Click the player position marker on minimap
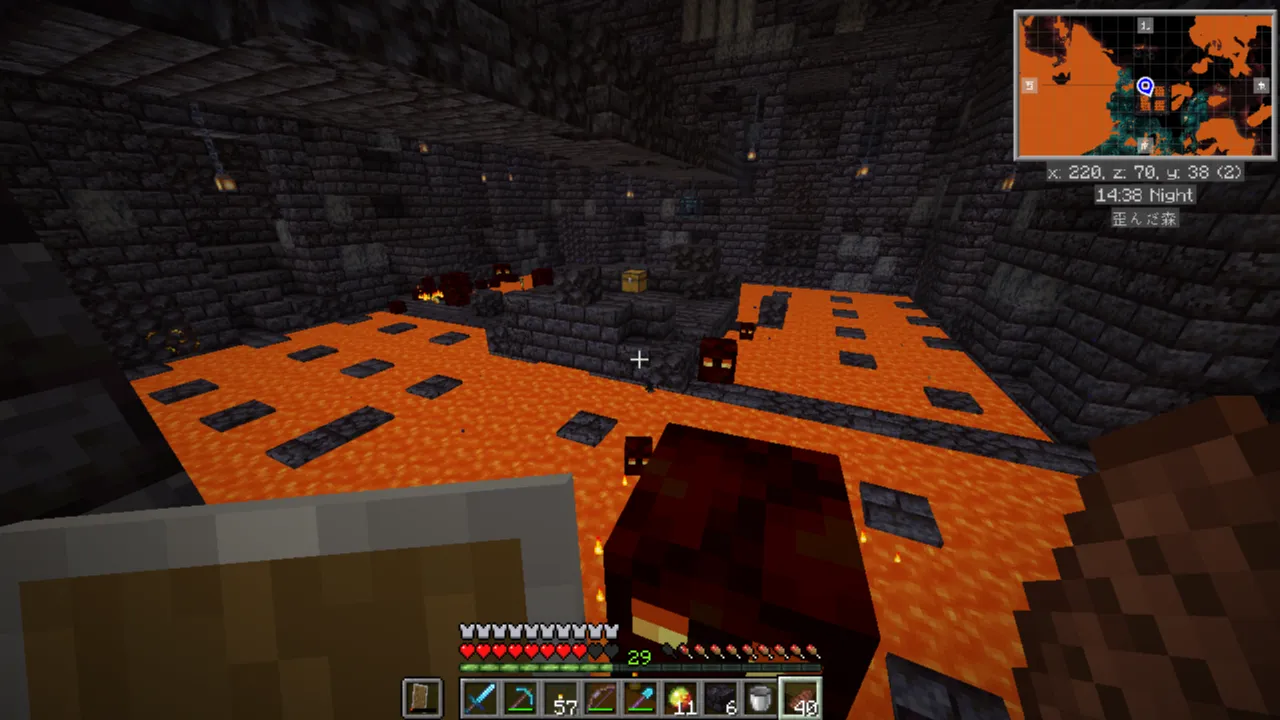The image size is (1280, 720). coord(1146,87)
